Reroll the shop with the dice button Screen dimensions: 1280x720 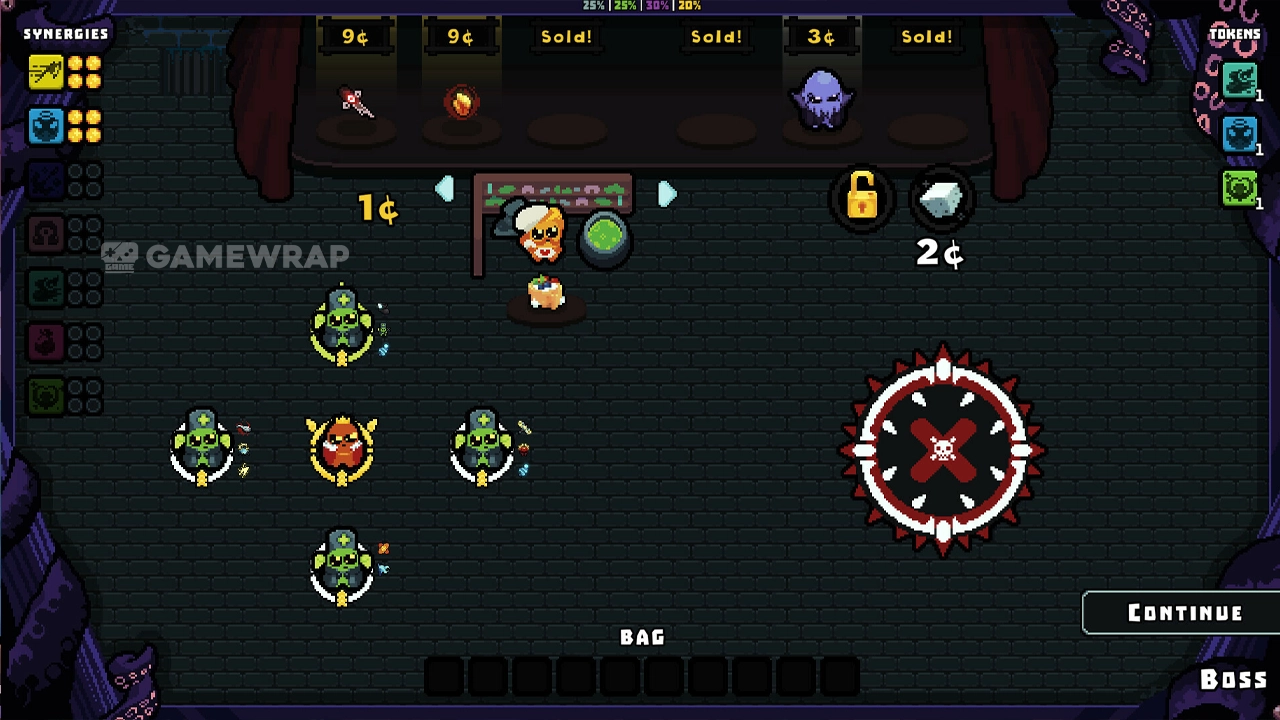click(940, 201)
